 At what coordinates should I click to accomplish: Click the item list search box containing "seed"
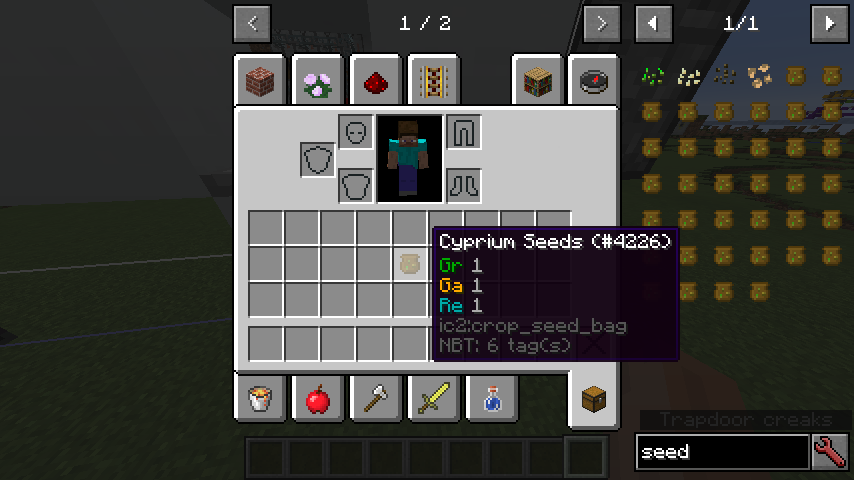point(722,452)
